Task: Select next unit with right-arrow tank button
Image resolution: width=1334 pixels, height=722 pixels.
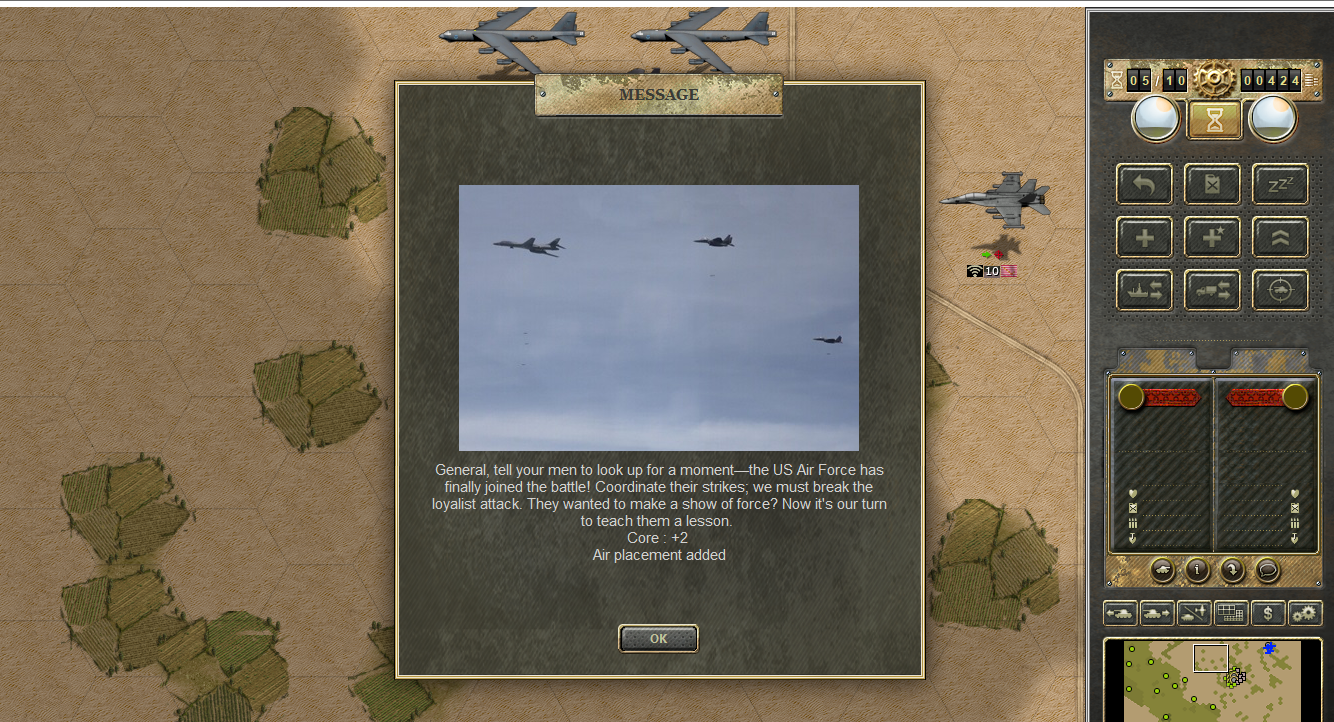Action: (1157, 614)
